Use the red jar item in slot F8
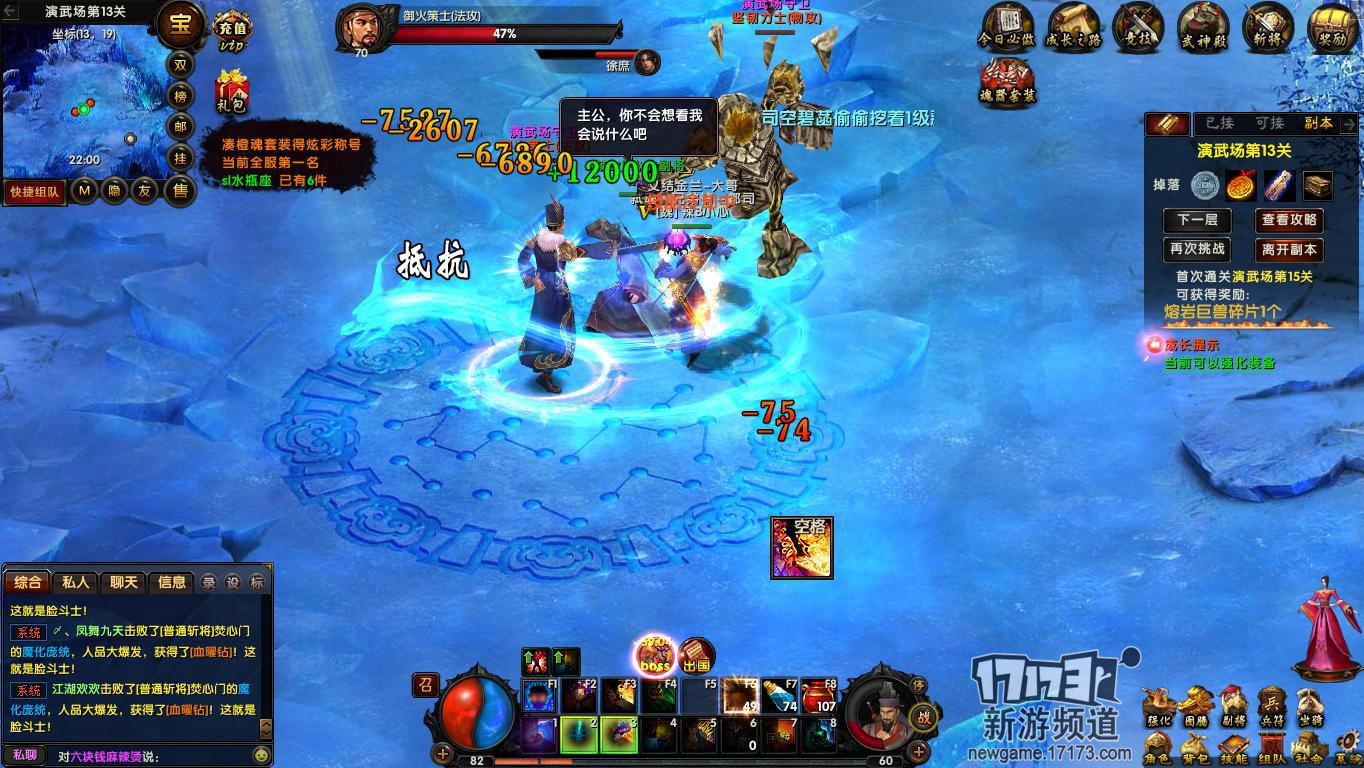 (818, 696)
